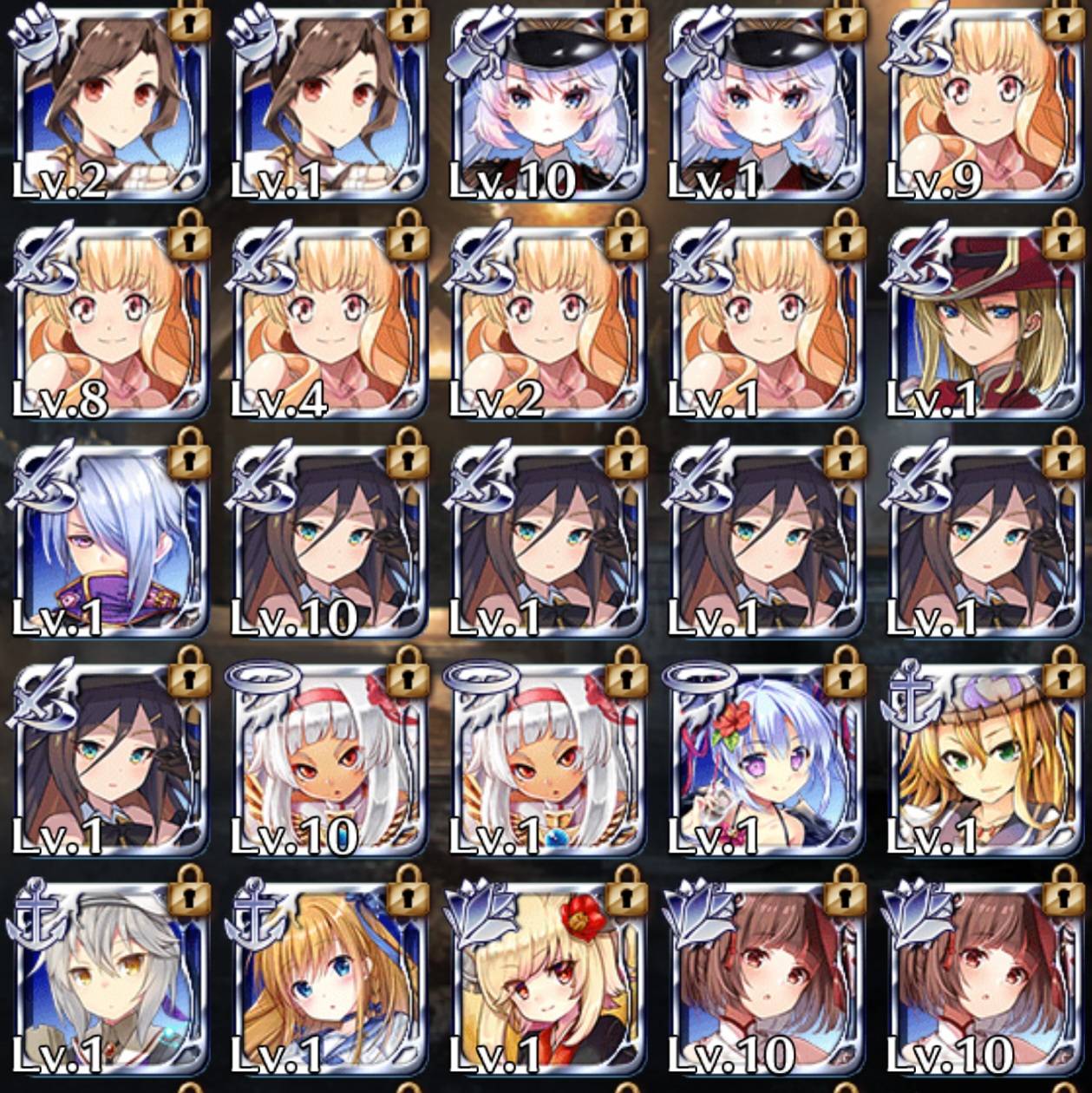1092x1093 pixels.
Task: Pick the Lv.1 officer-cap girl card
Action: [765, 104]
